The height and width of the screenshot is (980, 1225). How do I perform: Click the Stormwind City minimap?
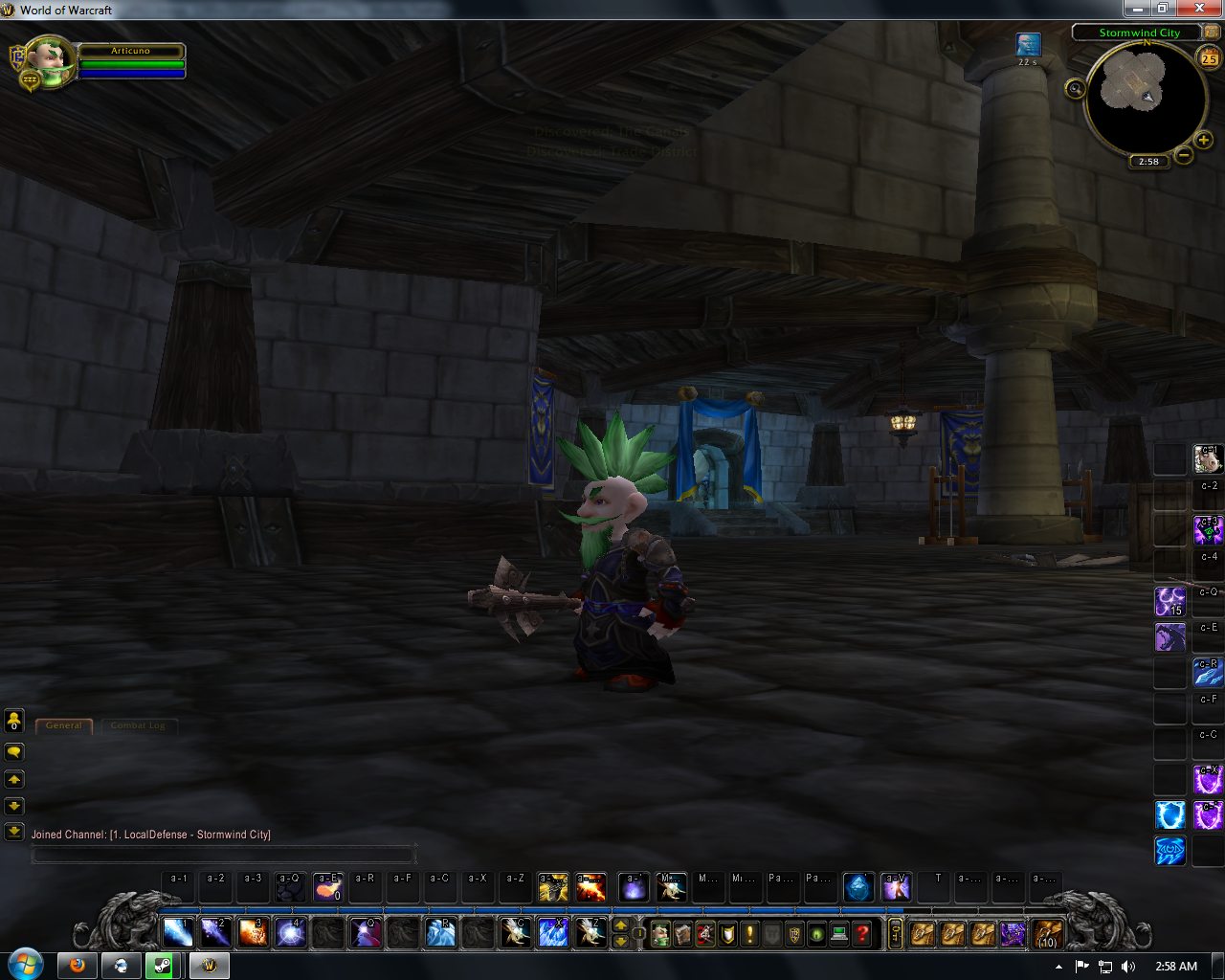[x=1144, y=98]
